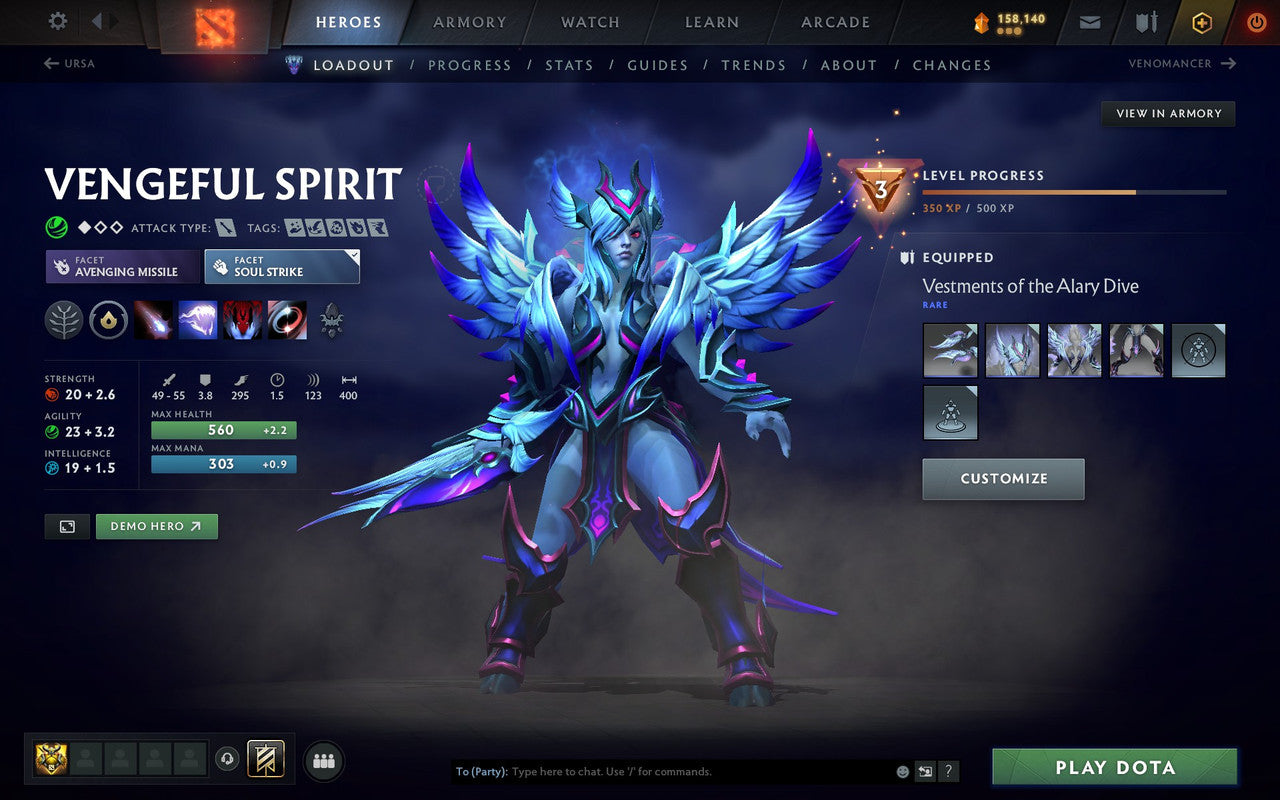1280x800 pixels.
Task: Open the Trends tab
Action: tap(754, 65)
